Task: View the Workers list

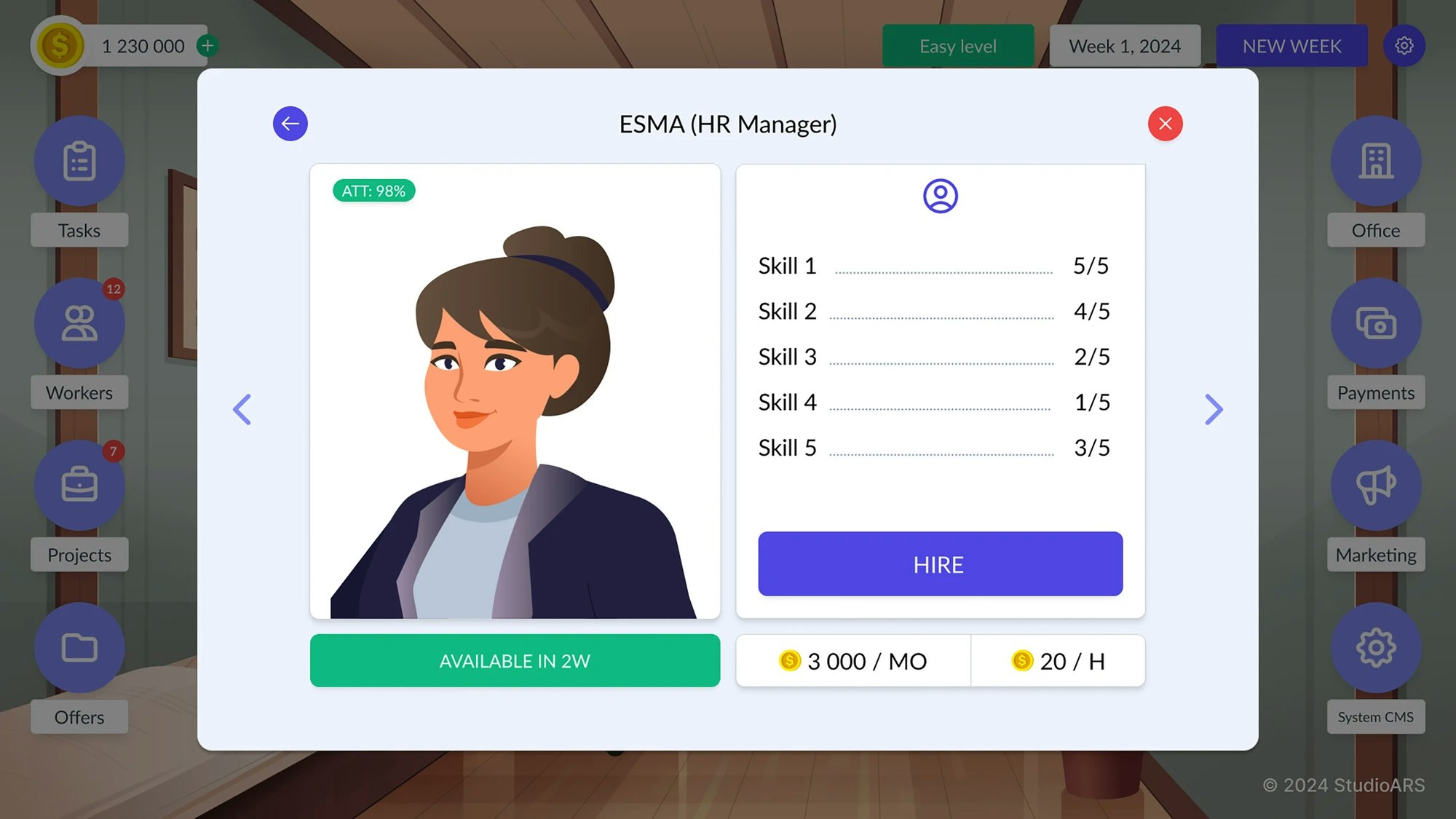Action: 79,324
